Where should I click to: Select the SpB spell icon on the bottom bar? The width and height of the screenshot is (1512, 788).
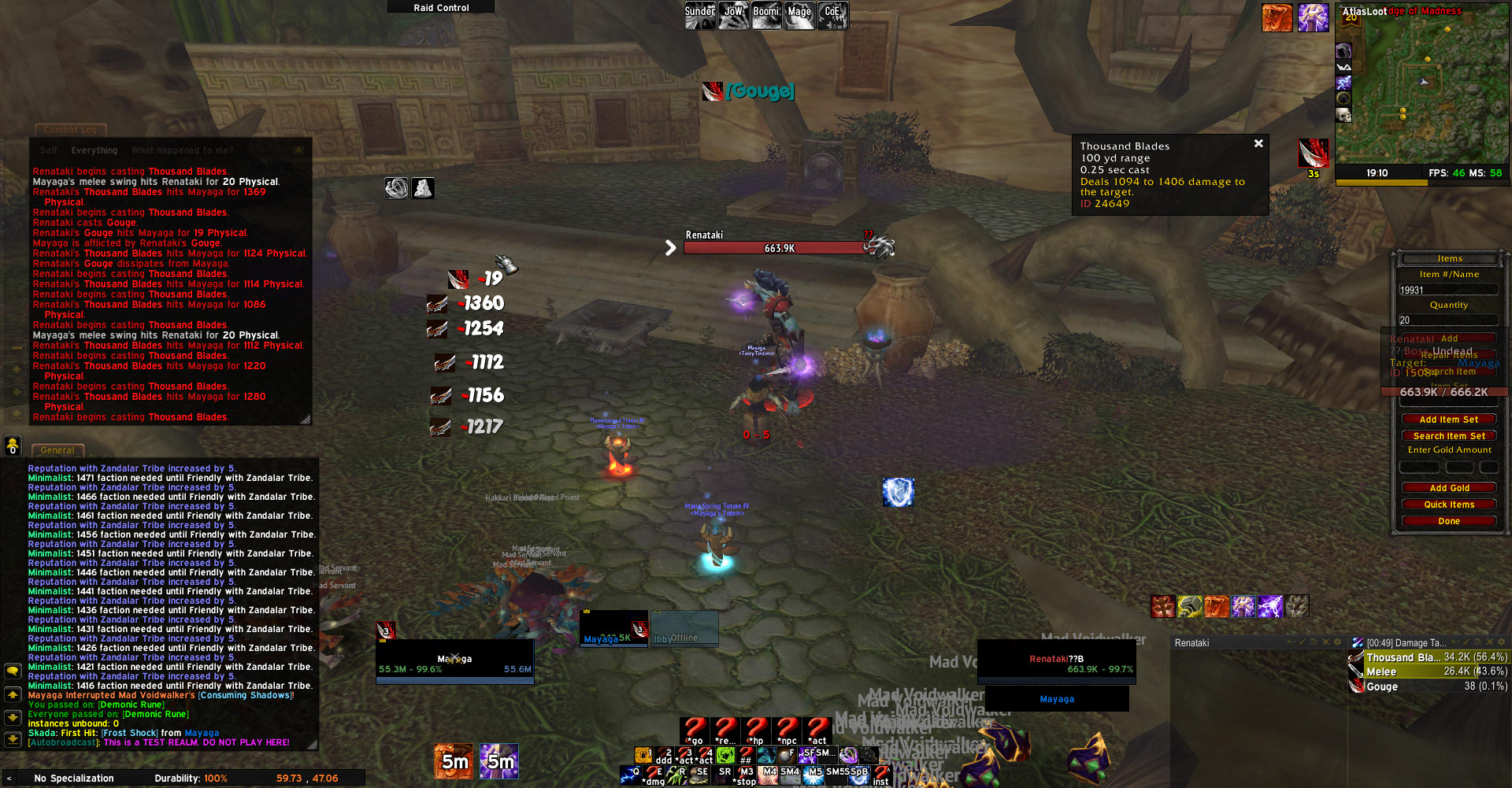(x=858, y=775)
